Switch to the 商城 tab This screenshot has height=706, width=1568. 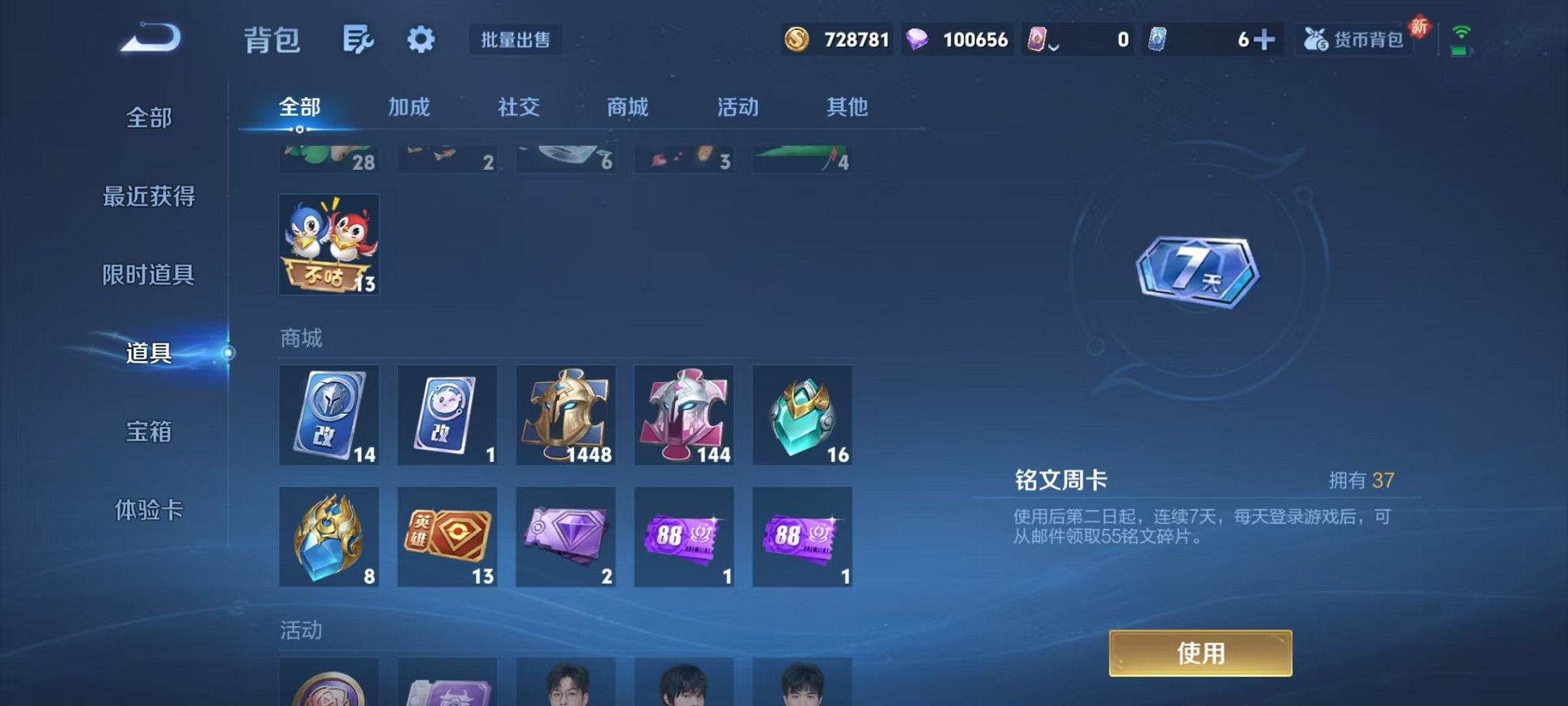tap(628, 108)
